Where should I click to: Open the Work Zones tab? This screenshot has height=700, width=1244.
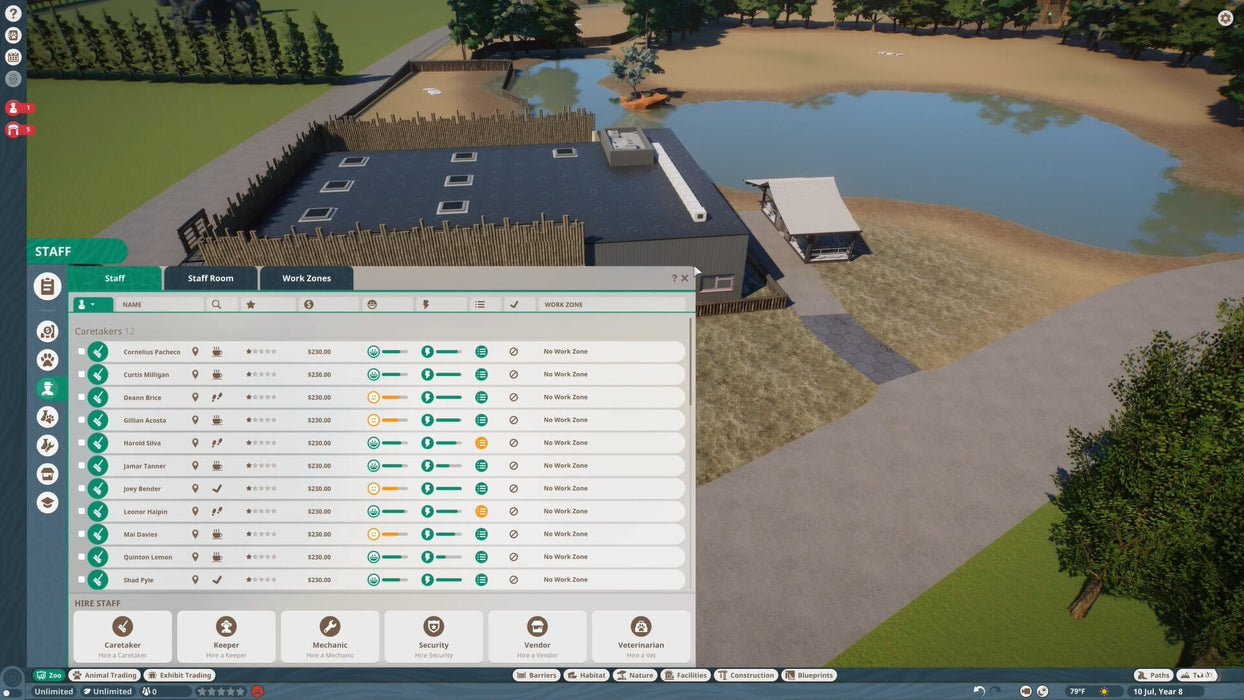tap(306, 278)
